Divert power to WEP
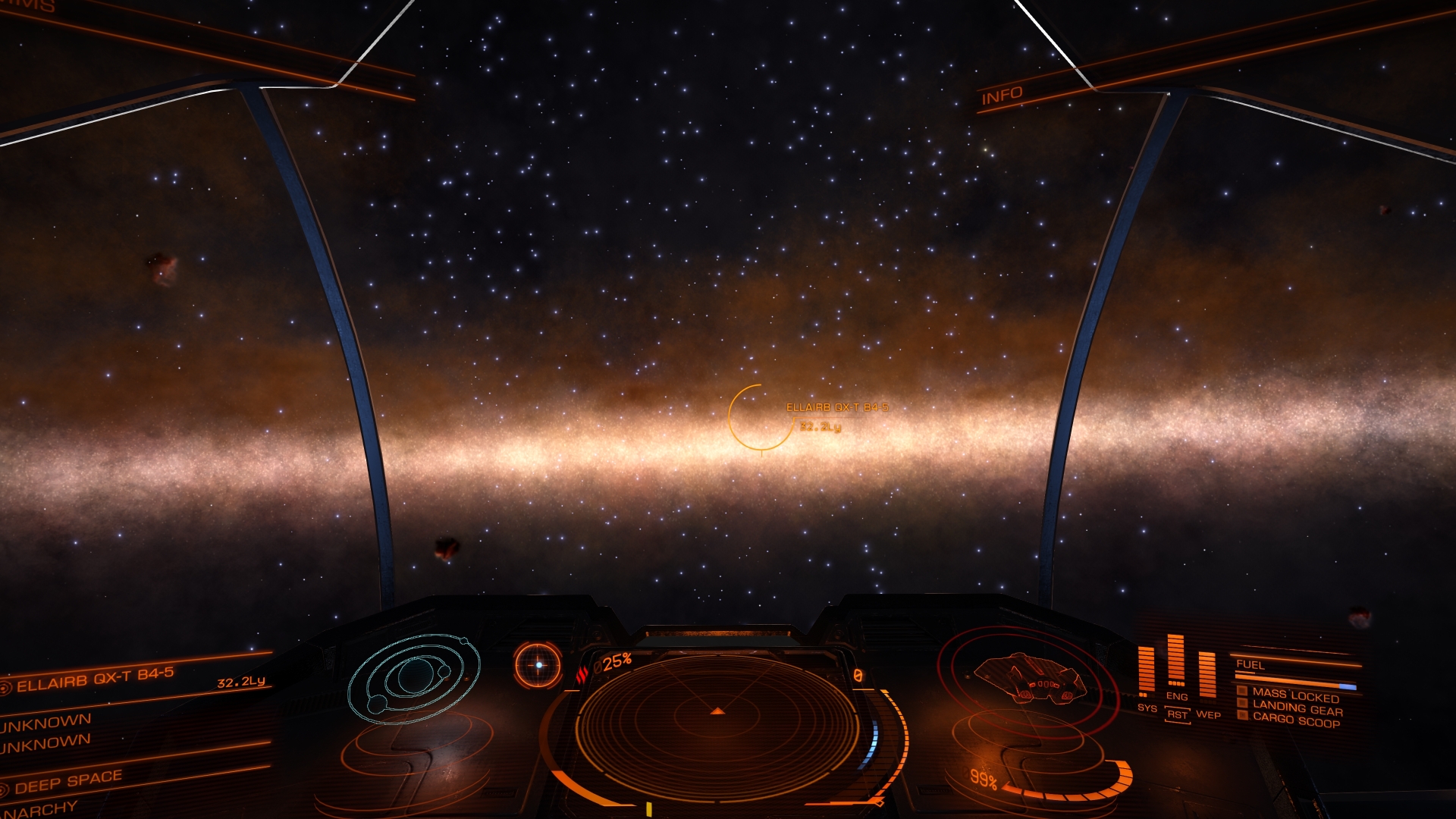This screenshot has width=1456, height=819. click(1208, 714)
